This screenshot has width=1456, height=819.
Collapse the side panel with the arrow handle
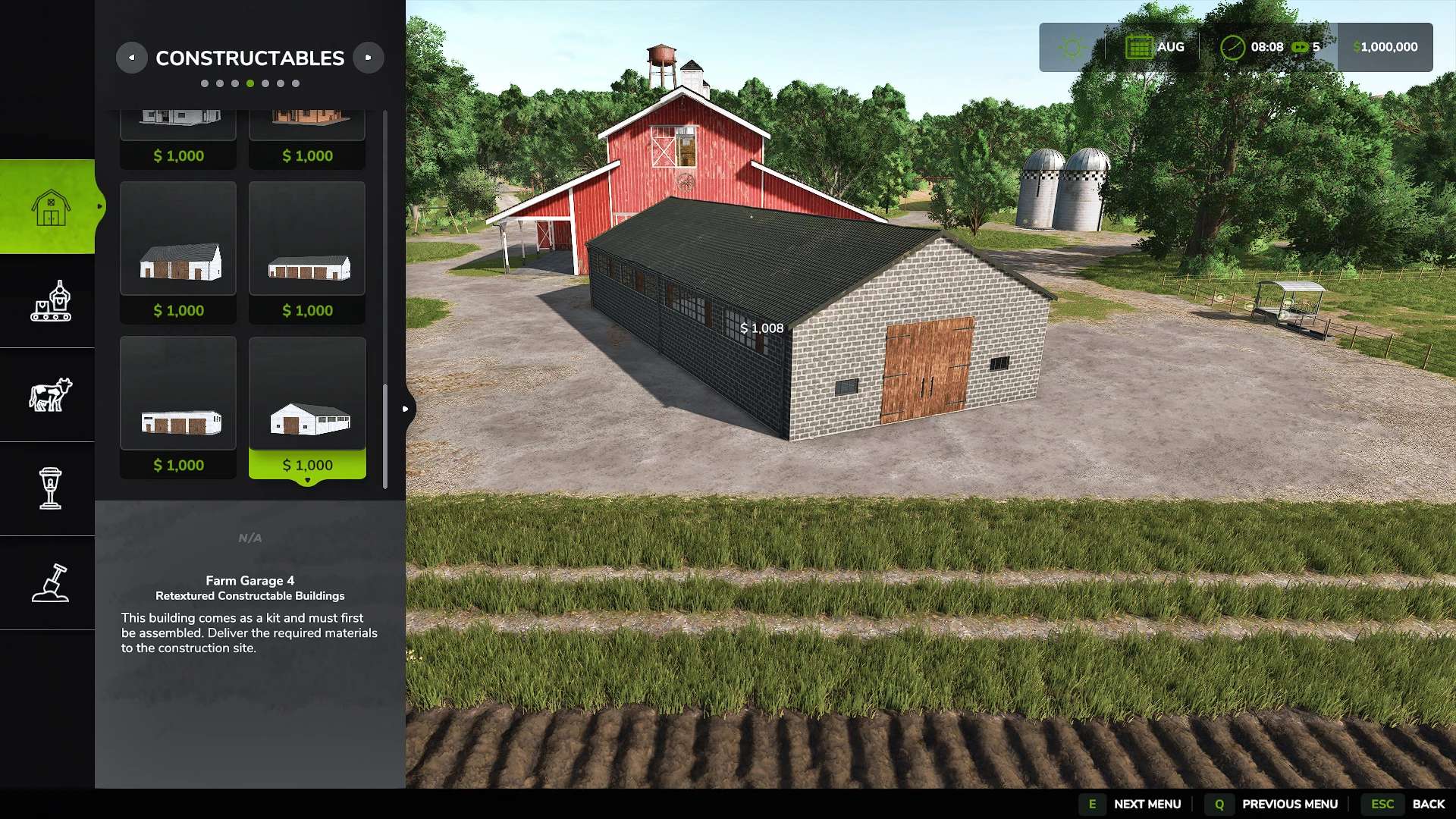[x=406, y=409]
